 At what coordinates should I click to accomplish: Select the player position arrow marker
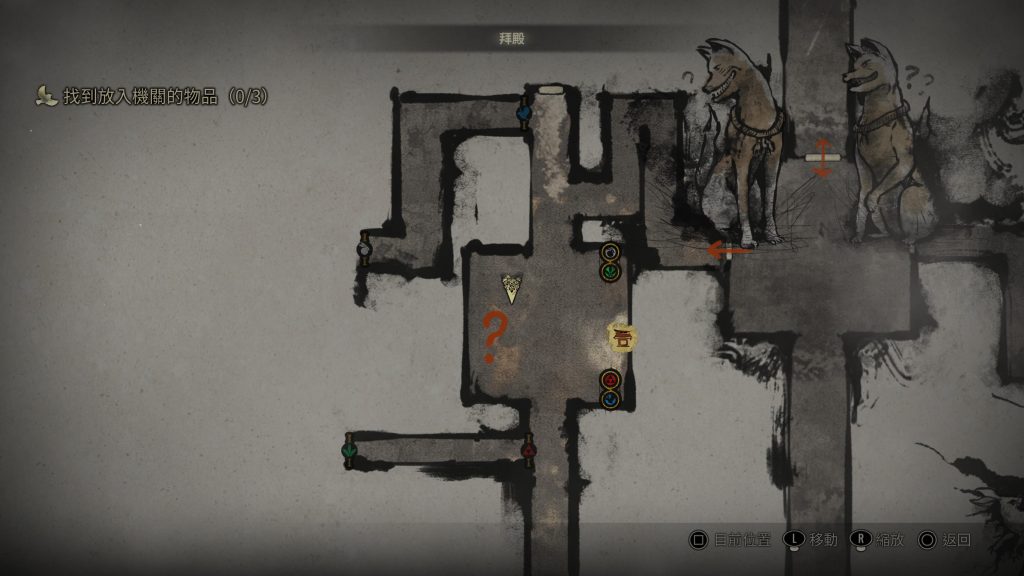[x=512, y=289]
